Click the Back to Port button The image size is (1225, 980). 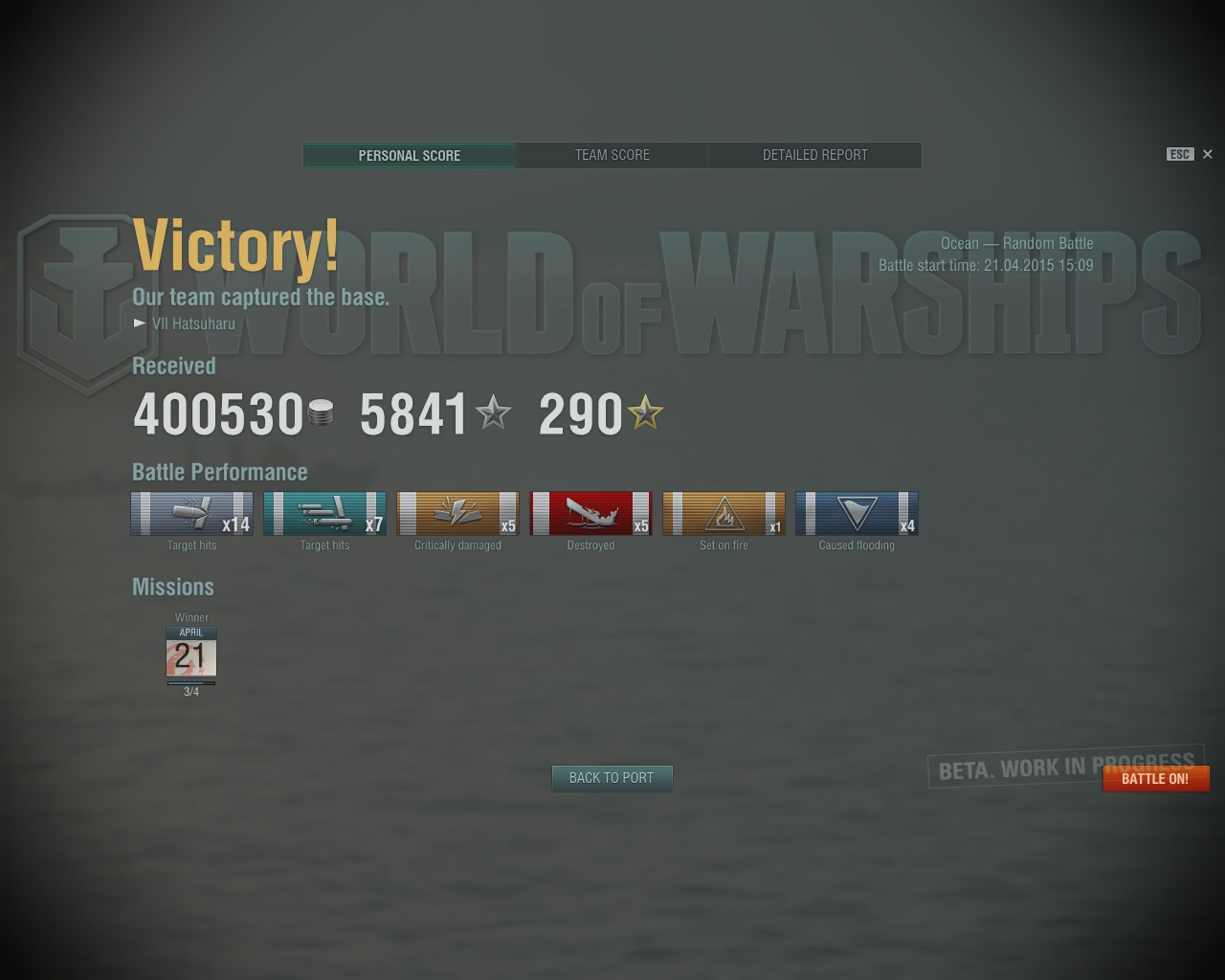click(x=612, y=778)
